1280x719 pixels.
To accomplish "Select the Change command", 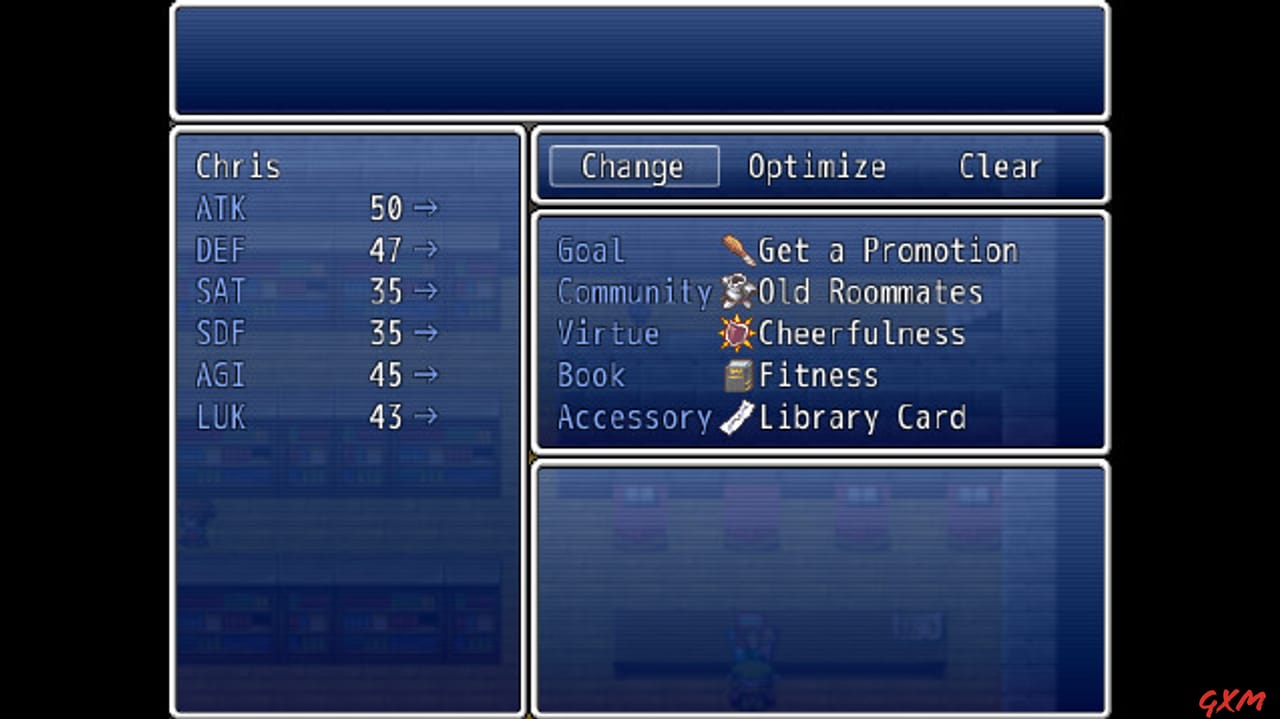I will coord(633,166).
